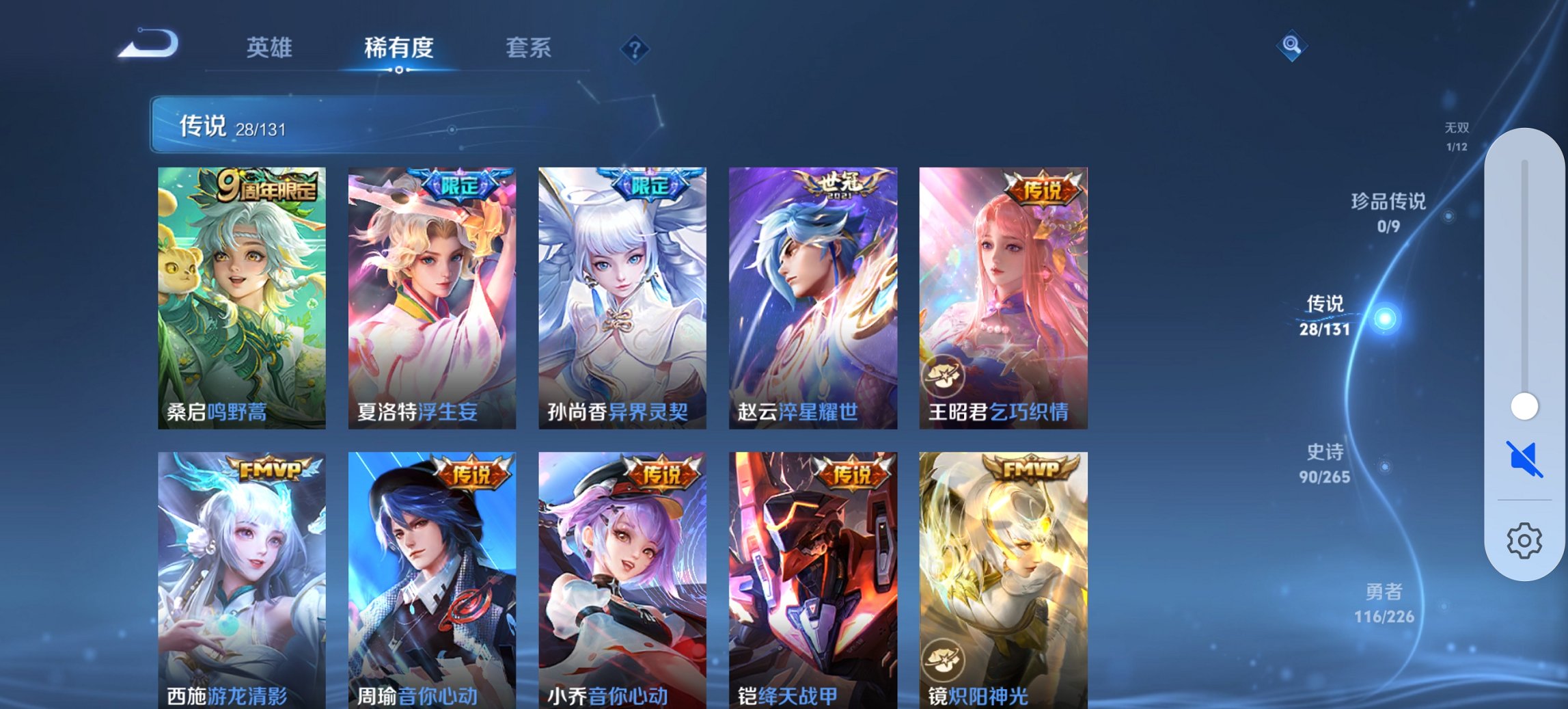This screenshot has height=709, width=1568.
Task: Switch to the 套系 tab
Action: 529,49
